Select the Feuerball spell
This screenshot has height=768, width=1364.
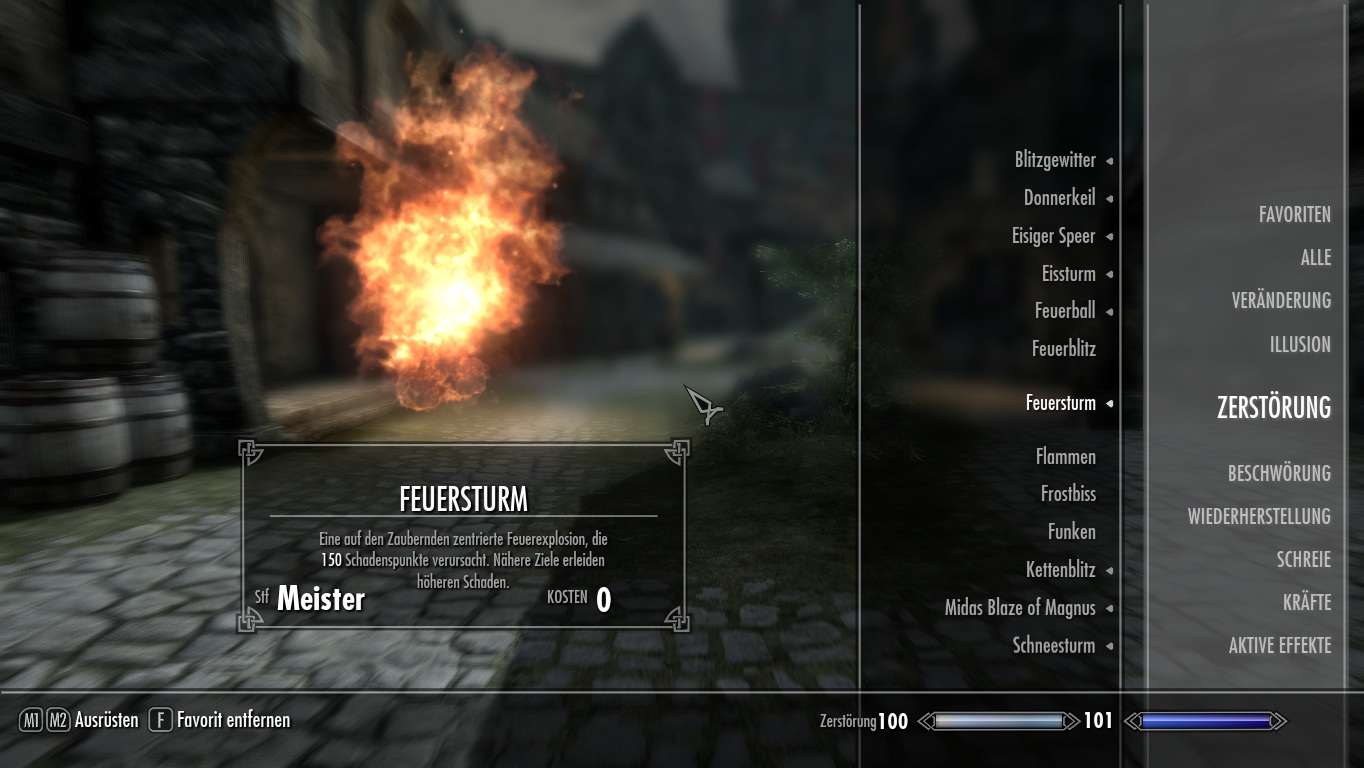[x=1065, y=311]
